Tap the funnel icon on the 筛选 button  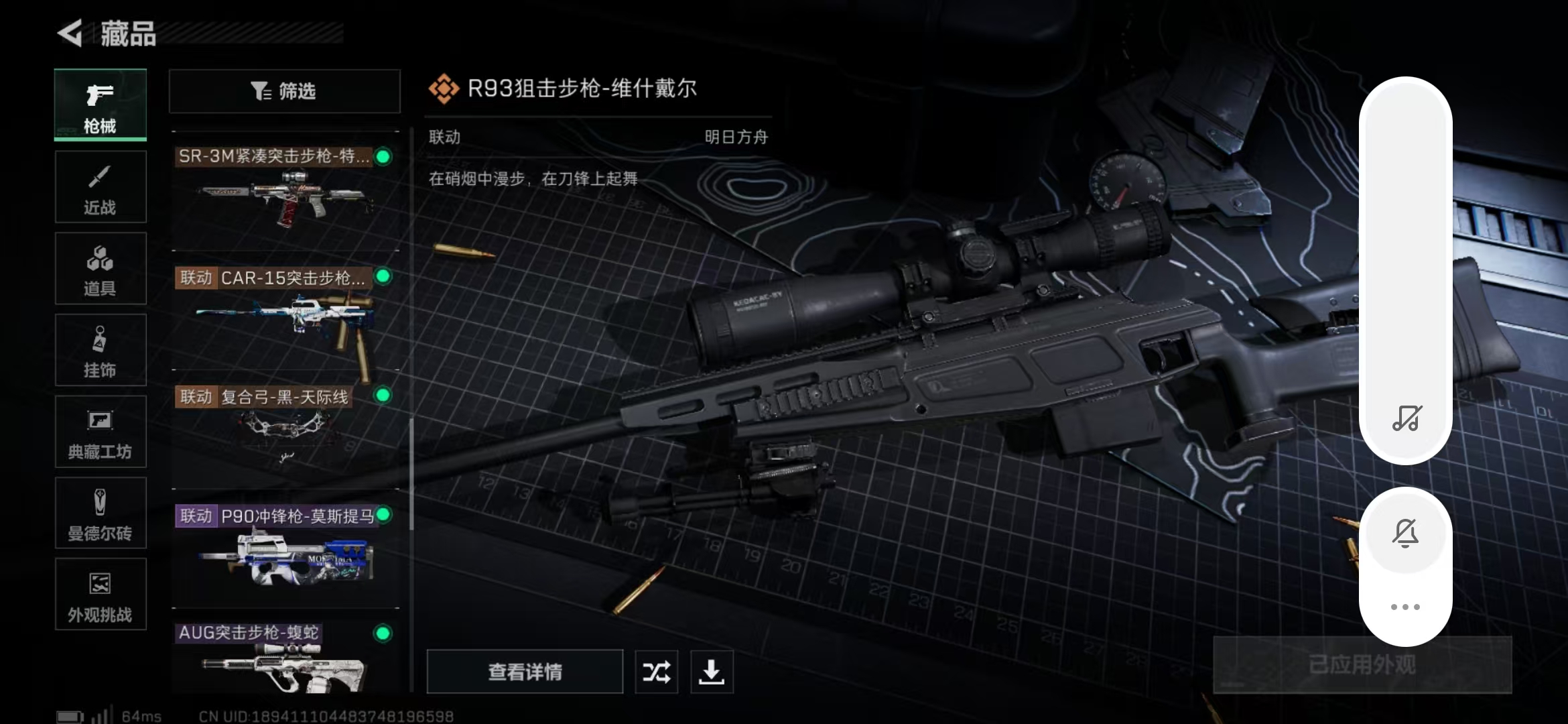click(260, 90)
